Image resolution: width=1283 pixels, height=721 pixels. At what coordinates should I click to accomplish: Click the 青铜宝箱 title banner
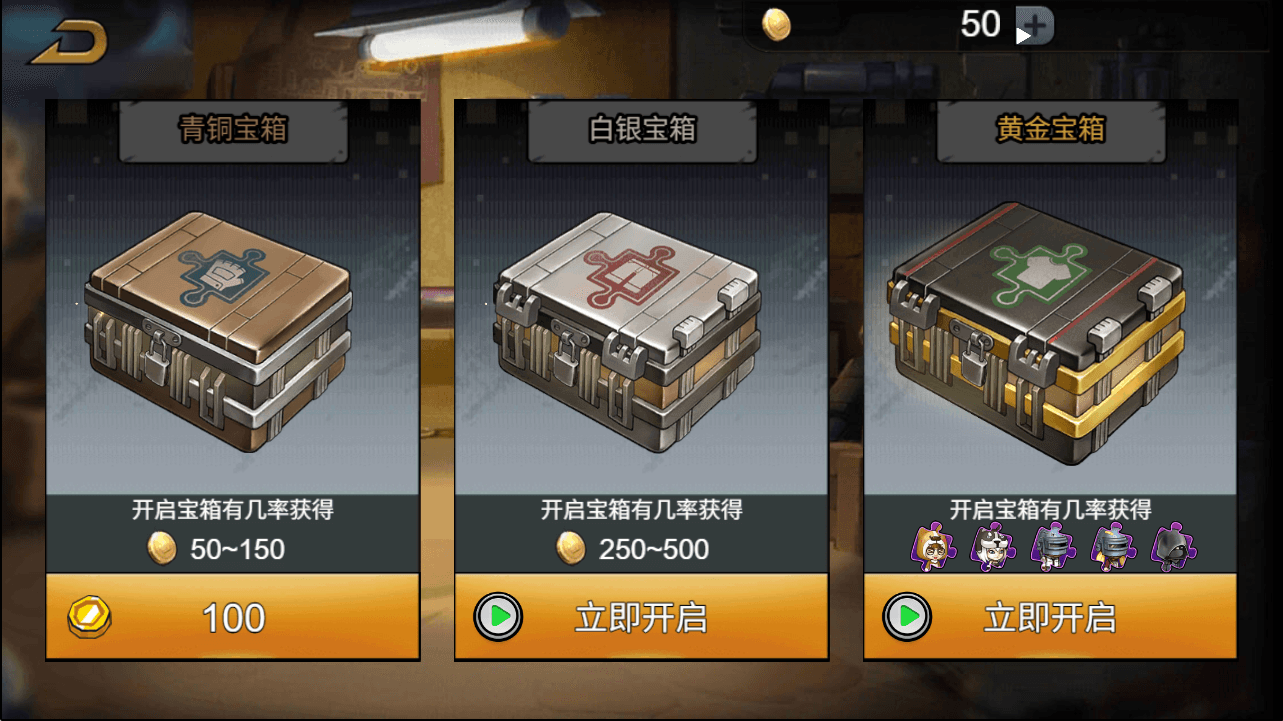[x=232, y=127]
